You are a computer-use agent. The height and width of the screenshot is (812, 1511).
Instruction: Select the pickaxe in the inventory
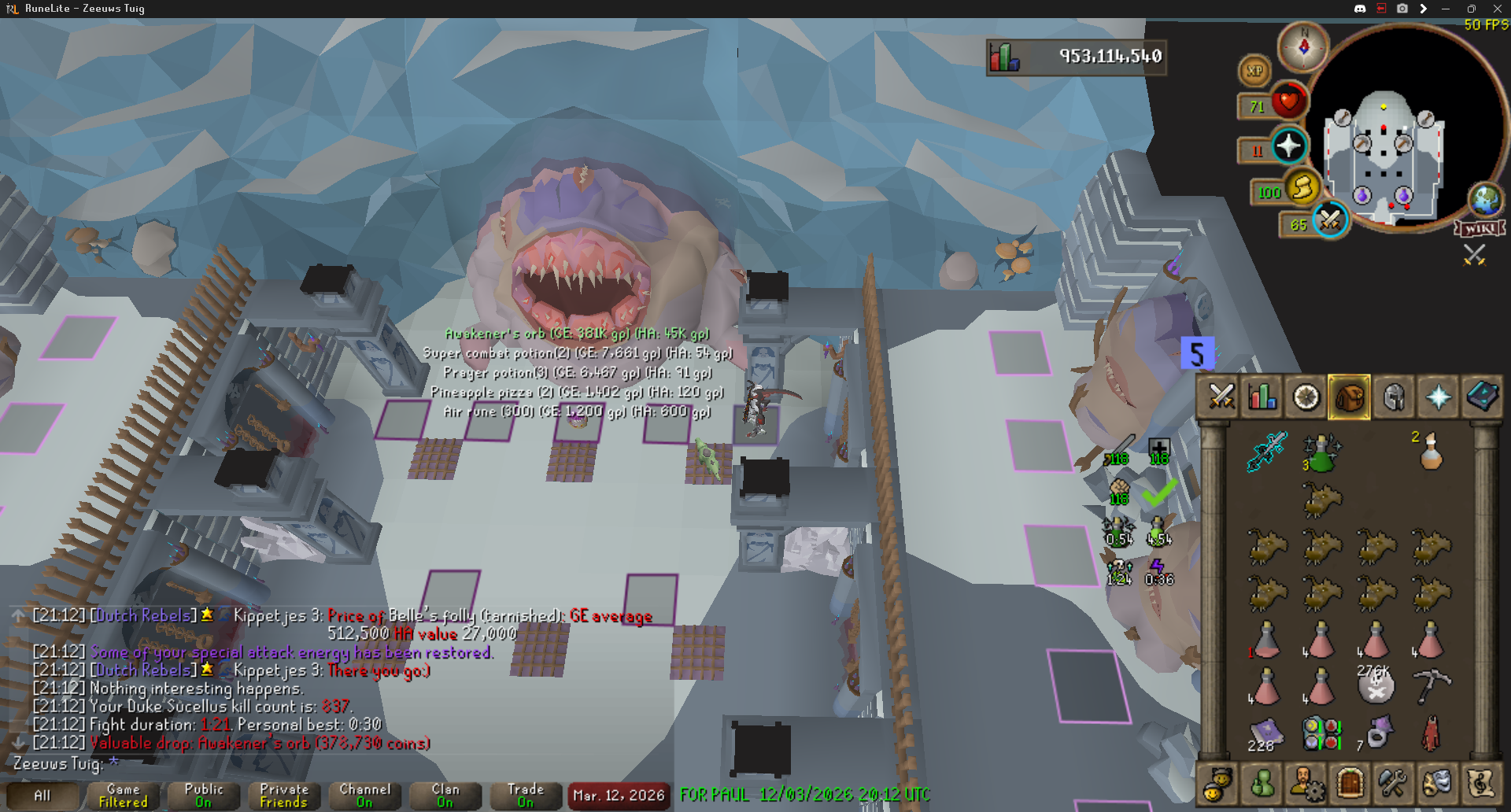[x=1431, y=686]
